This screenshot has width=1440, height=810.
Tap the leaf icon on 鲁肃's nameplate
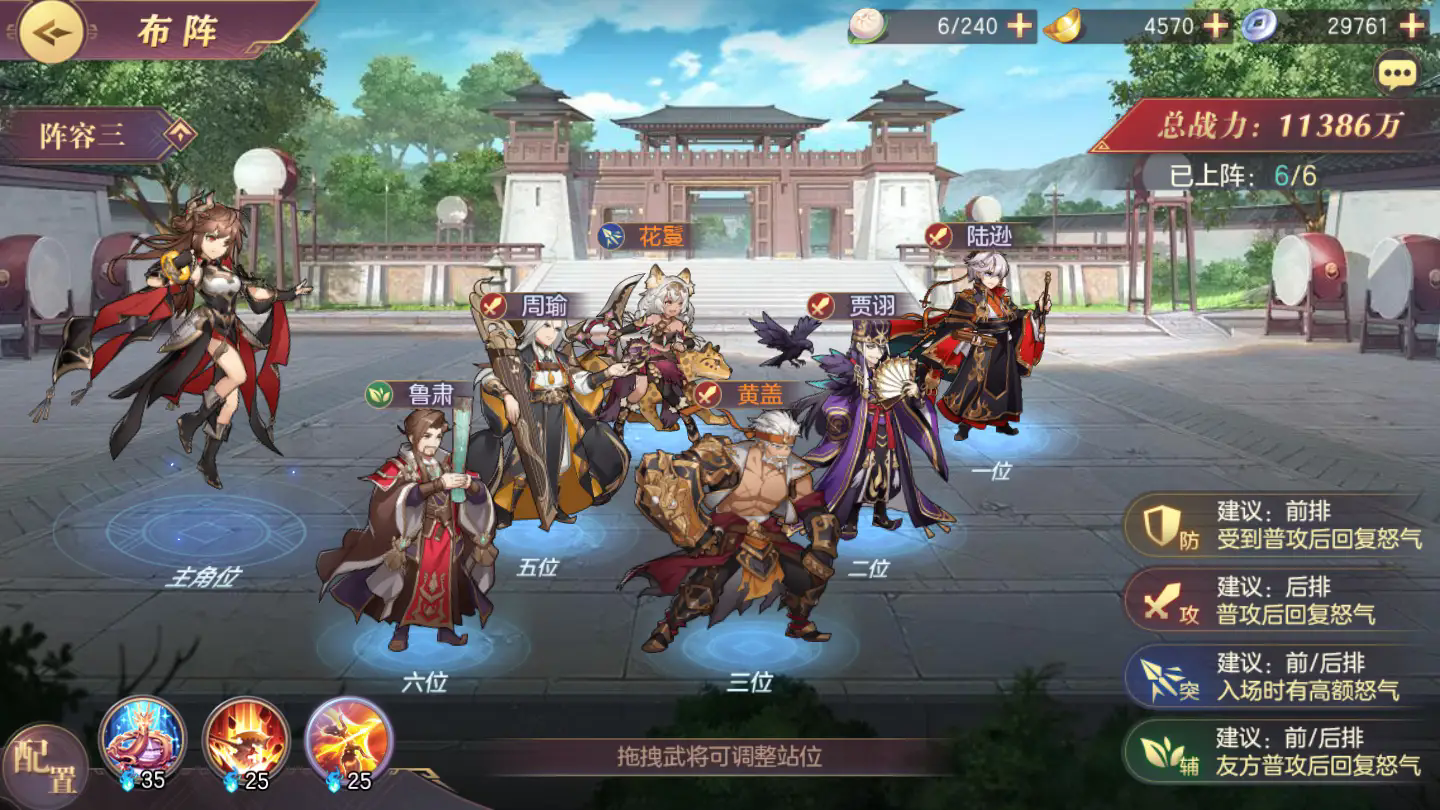380,395
